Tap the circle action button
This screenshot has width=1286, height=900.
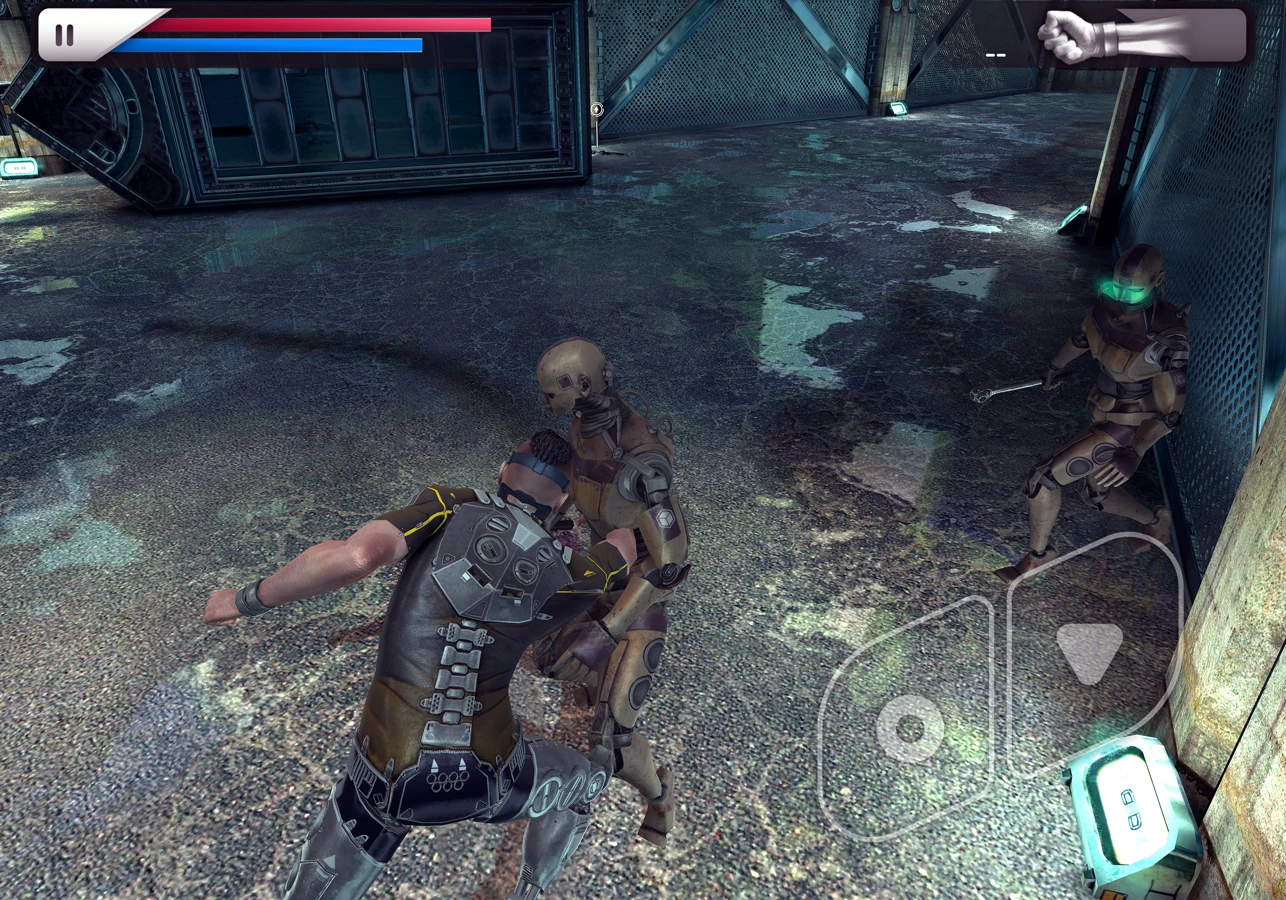909,728
